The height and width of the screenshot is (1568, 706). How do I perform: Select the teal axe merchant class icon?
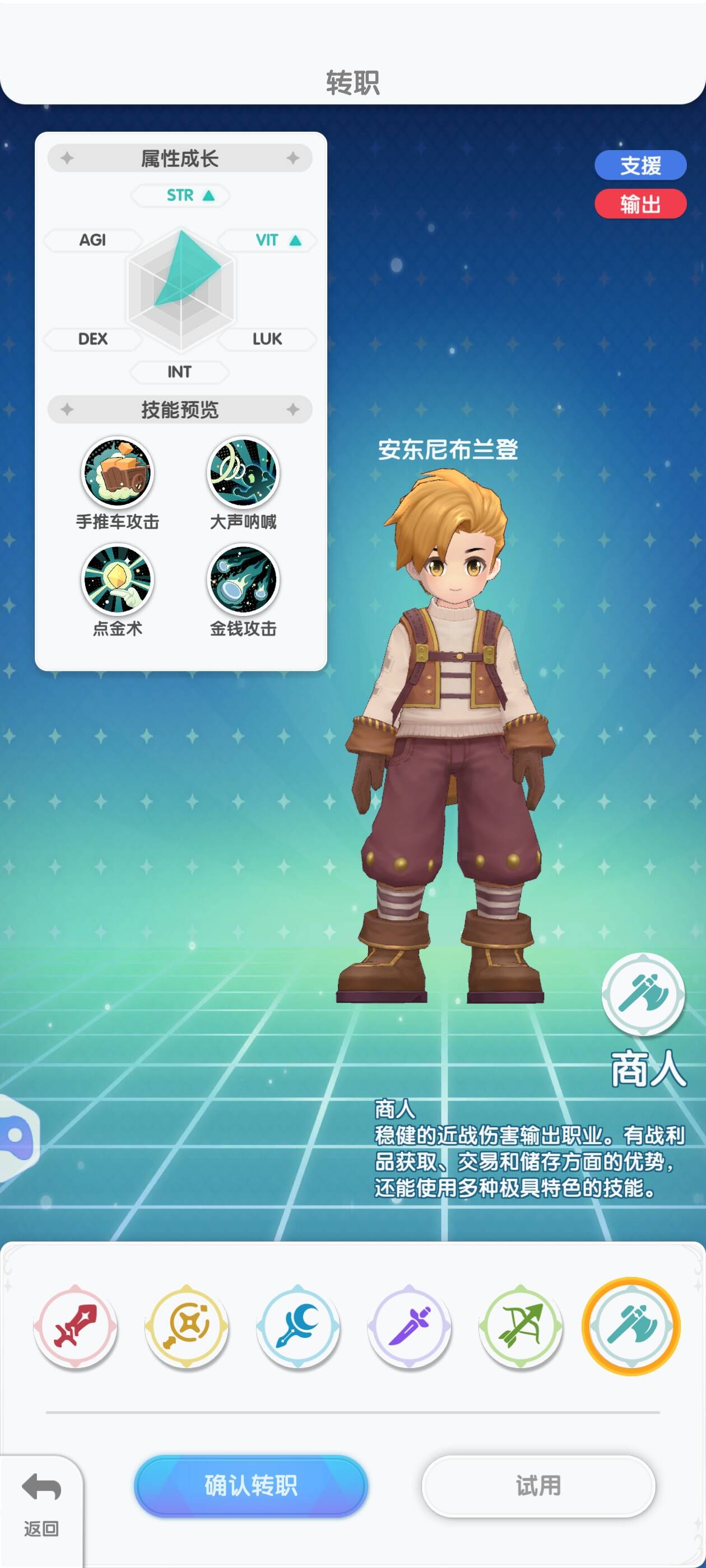(631, 1327)
